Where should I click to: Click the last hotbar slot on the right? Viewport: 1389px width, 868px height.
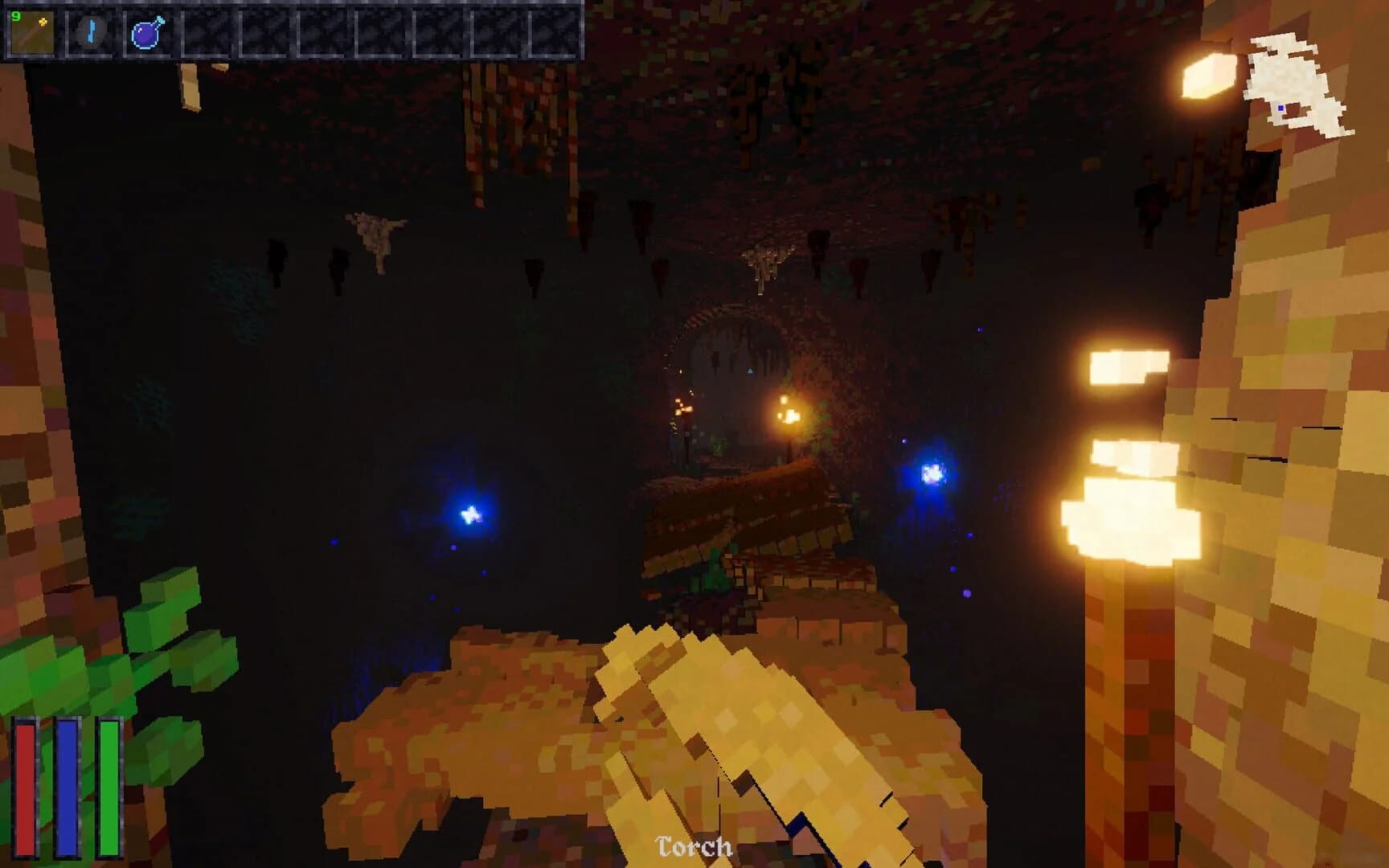(x=555, y=34)
